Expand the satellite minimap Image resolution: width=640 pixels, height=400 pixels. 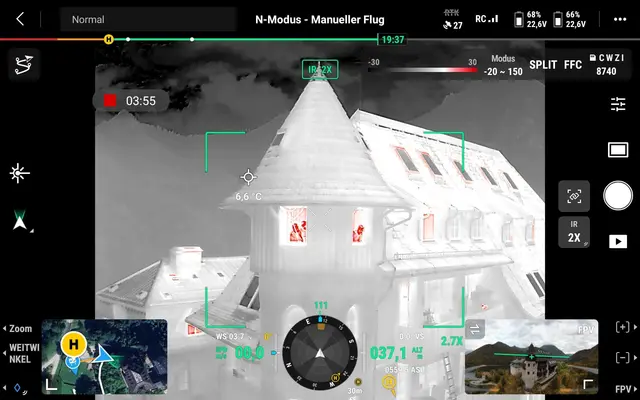point(104,356)
